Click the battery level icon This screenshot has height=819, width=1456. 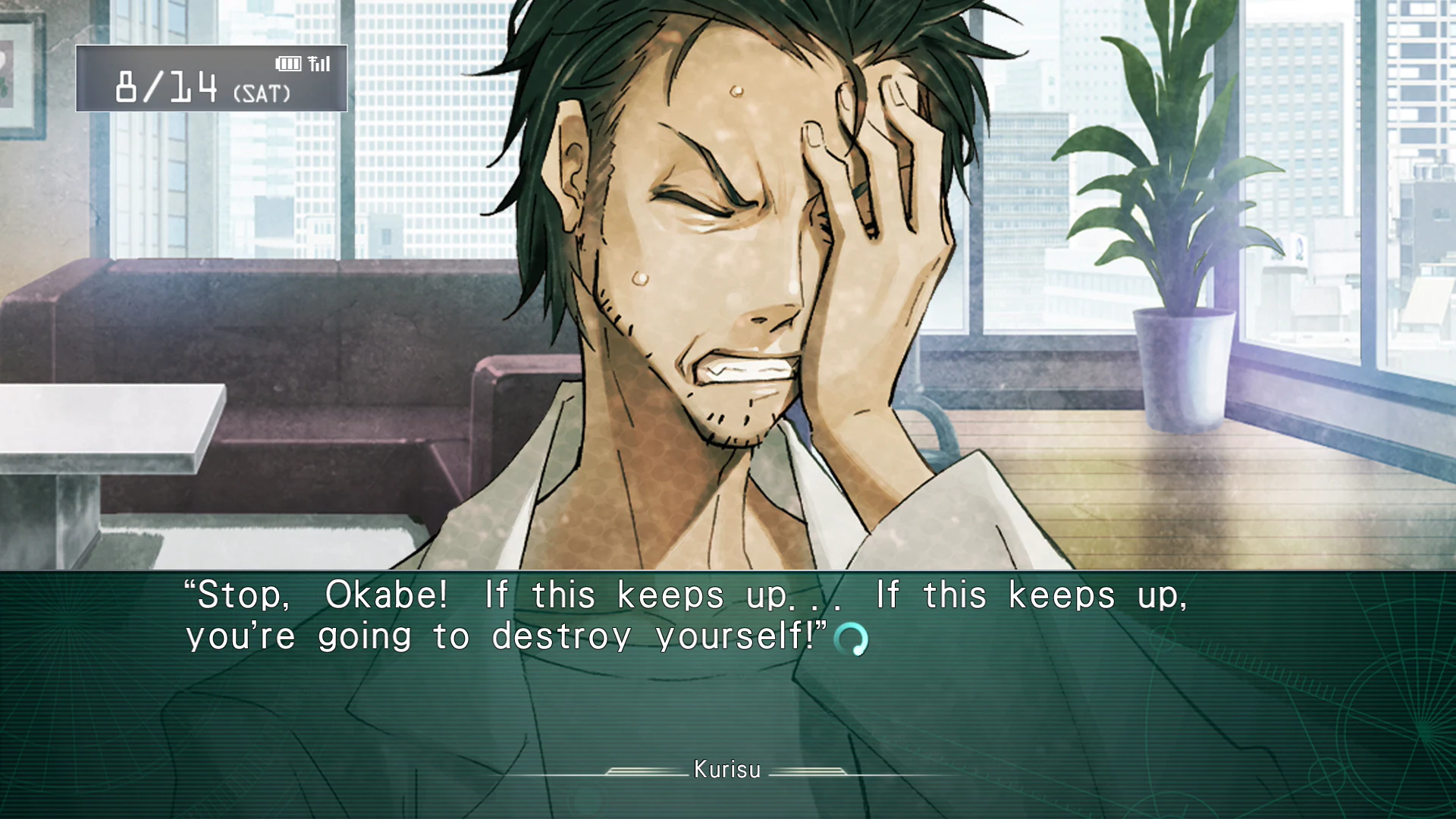click(x=288, y=64)
